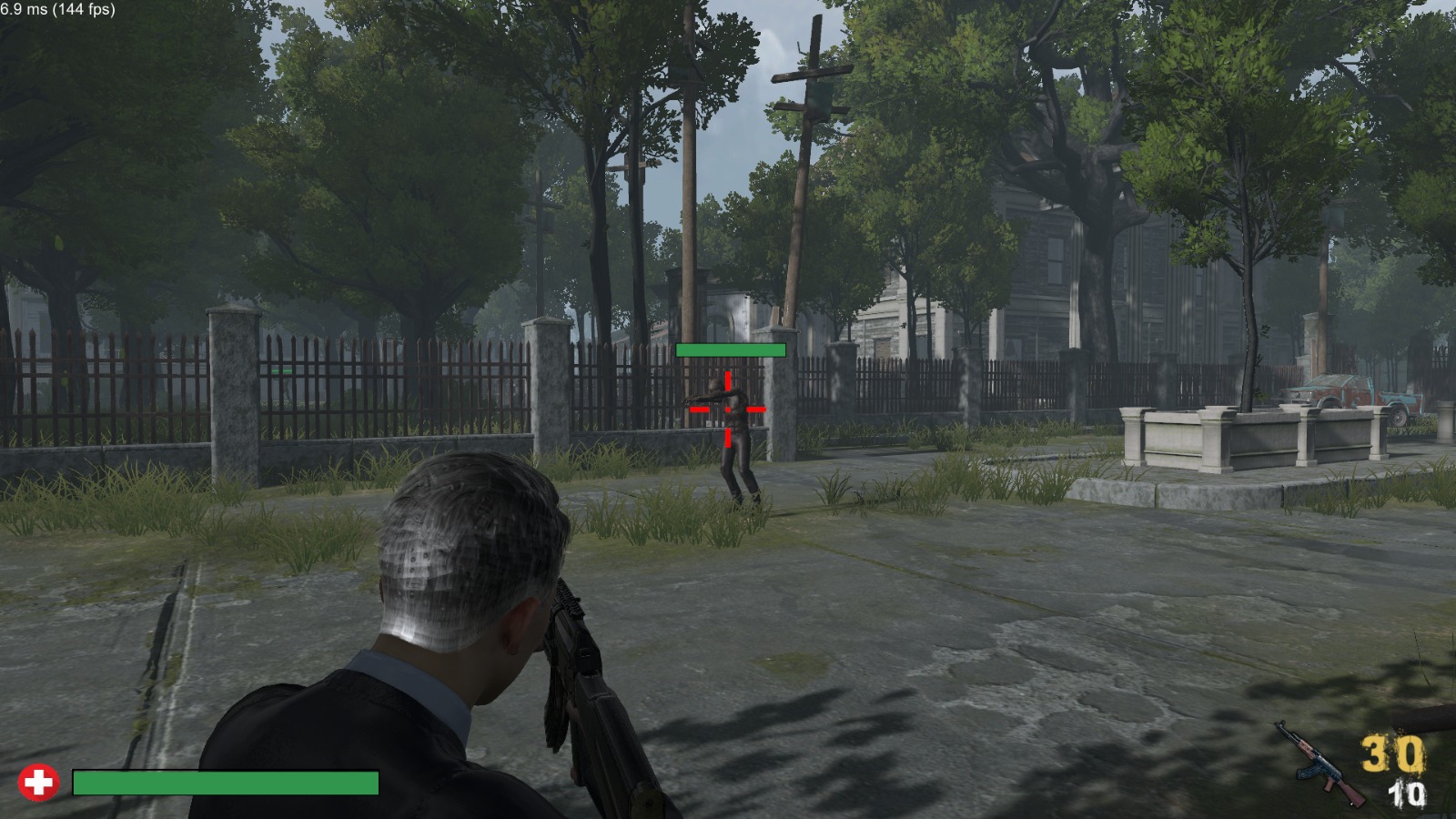Viewport: 1456px width, 819px height.
Task: Click the green enemy health bar above the zombie
Action: click(x=730, y=349)
